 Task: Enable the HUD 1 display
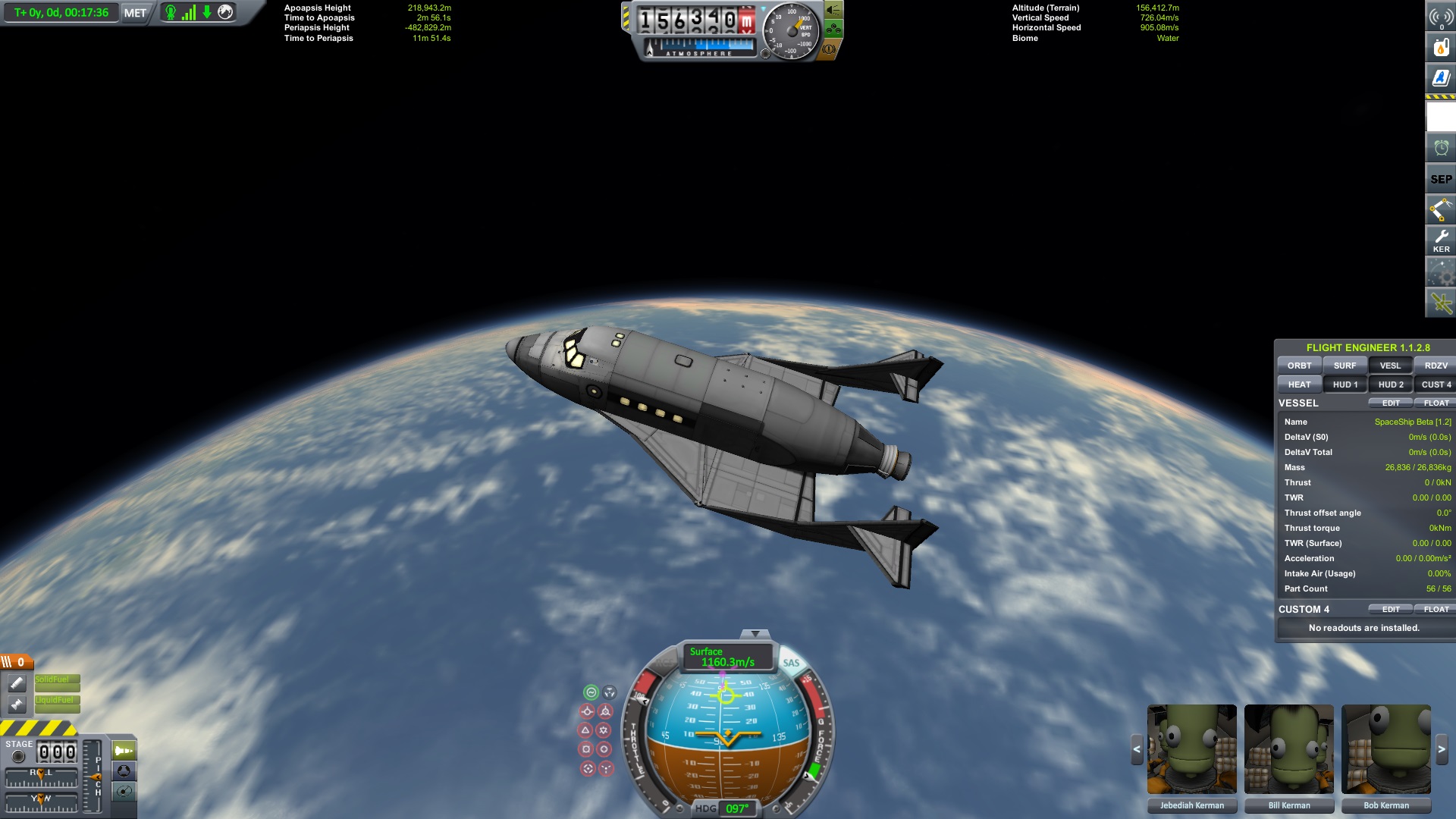pyautogui.click(x=1345, y=384)
